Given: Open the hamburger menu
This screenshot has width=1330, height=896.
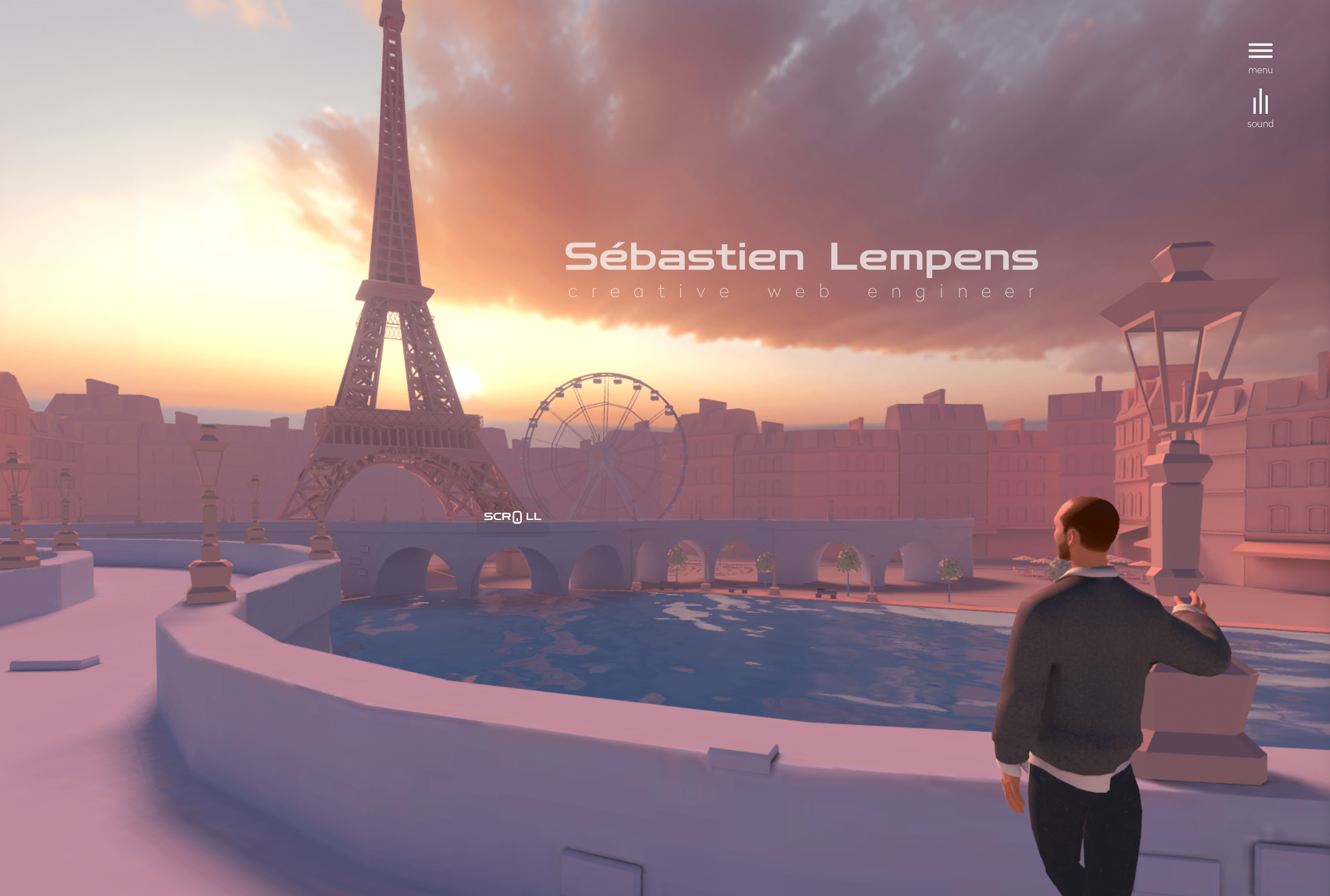Looking at the screenshot, I should tap(1260, 51).
